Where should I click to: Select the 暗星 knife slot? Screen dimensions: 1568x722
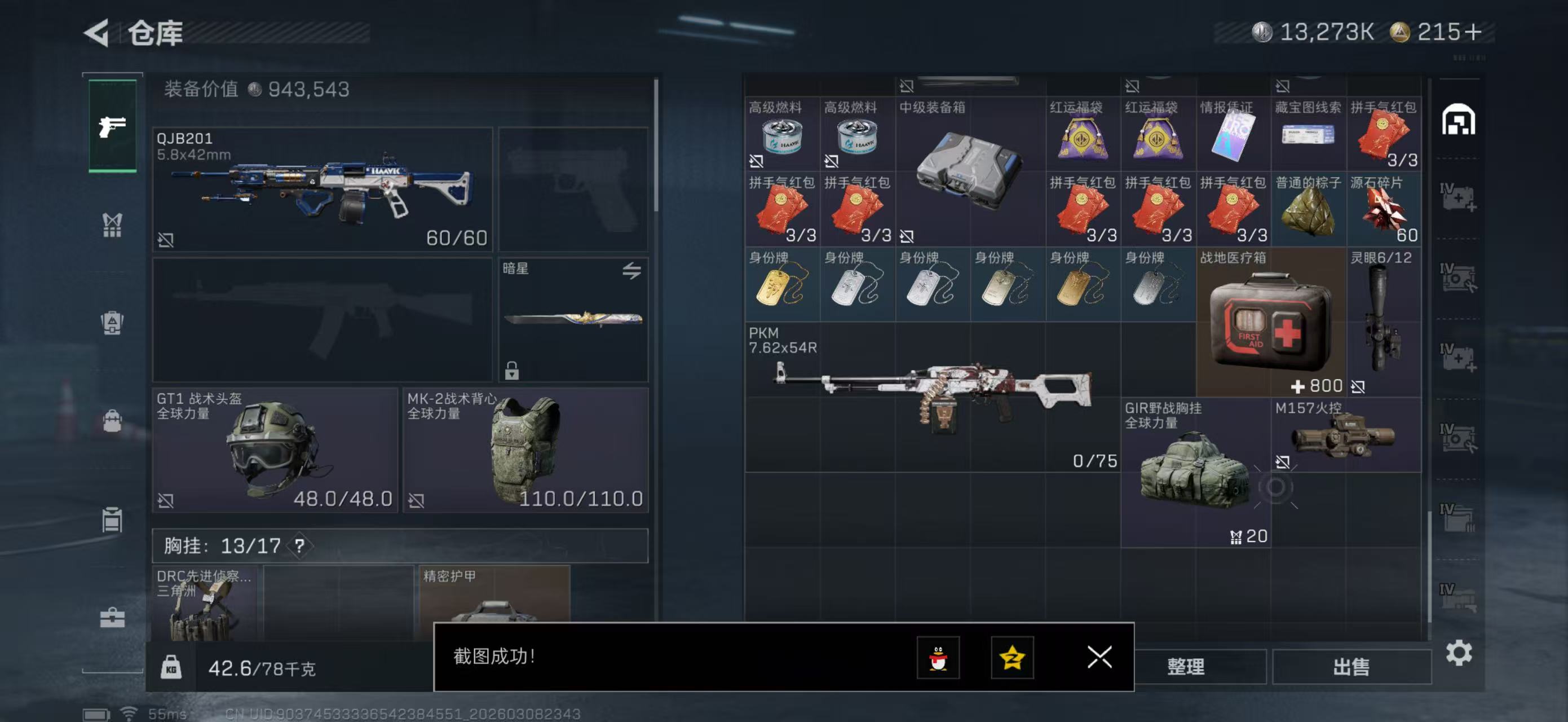[573, 319]
